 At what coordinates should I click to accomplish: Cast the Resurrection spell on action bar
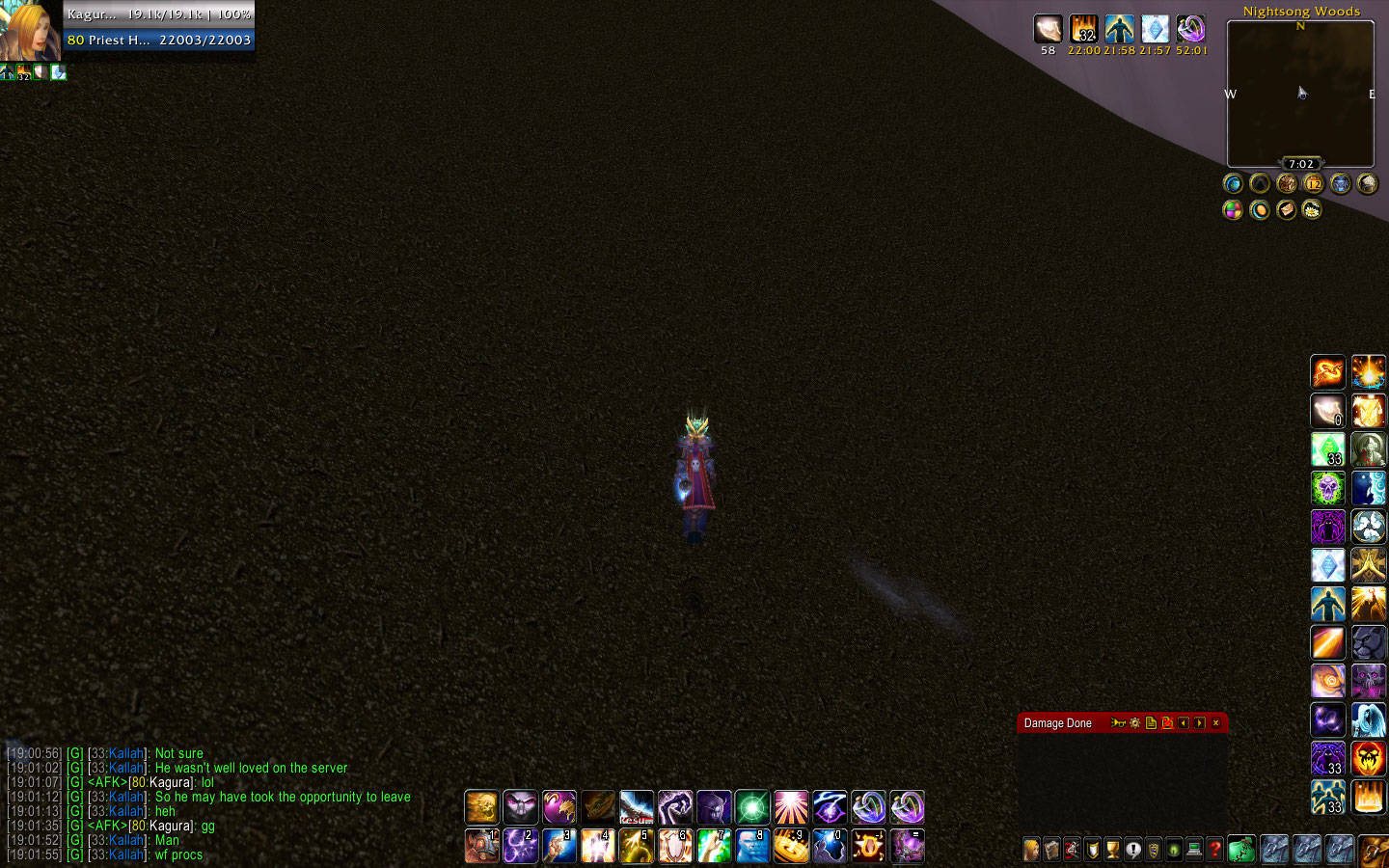[x=637, y=807]
